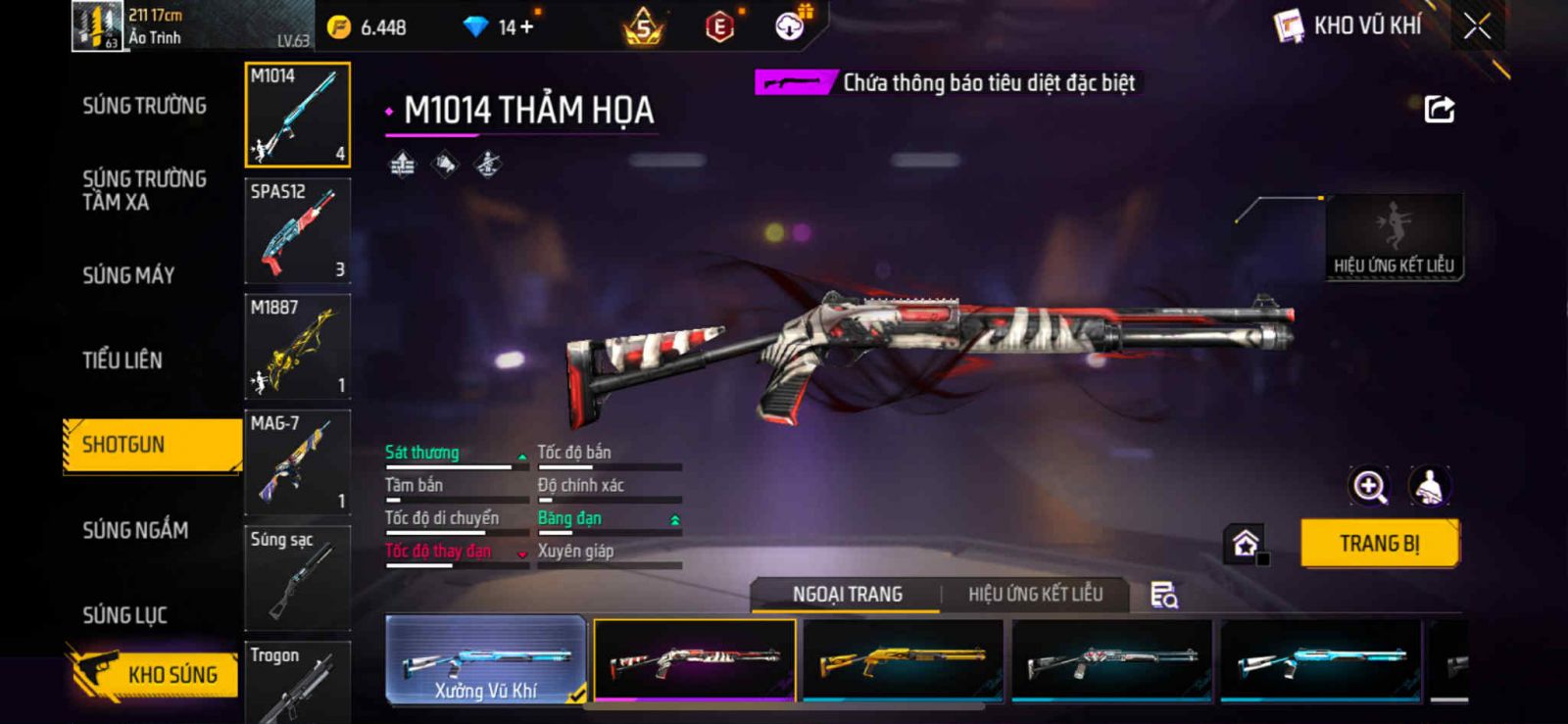Open the SÚNG NGẮM category

135,530
